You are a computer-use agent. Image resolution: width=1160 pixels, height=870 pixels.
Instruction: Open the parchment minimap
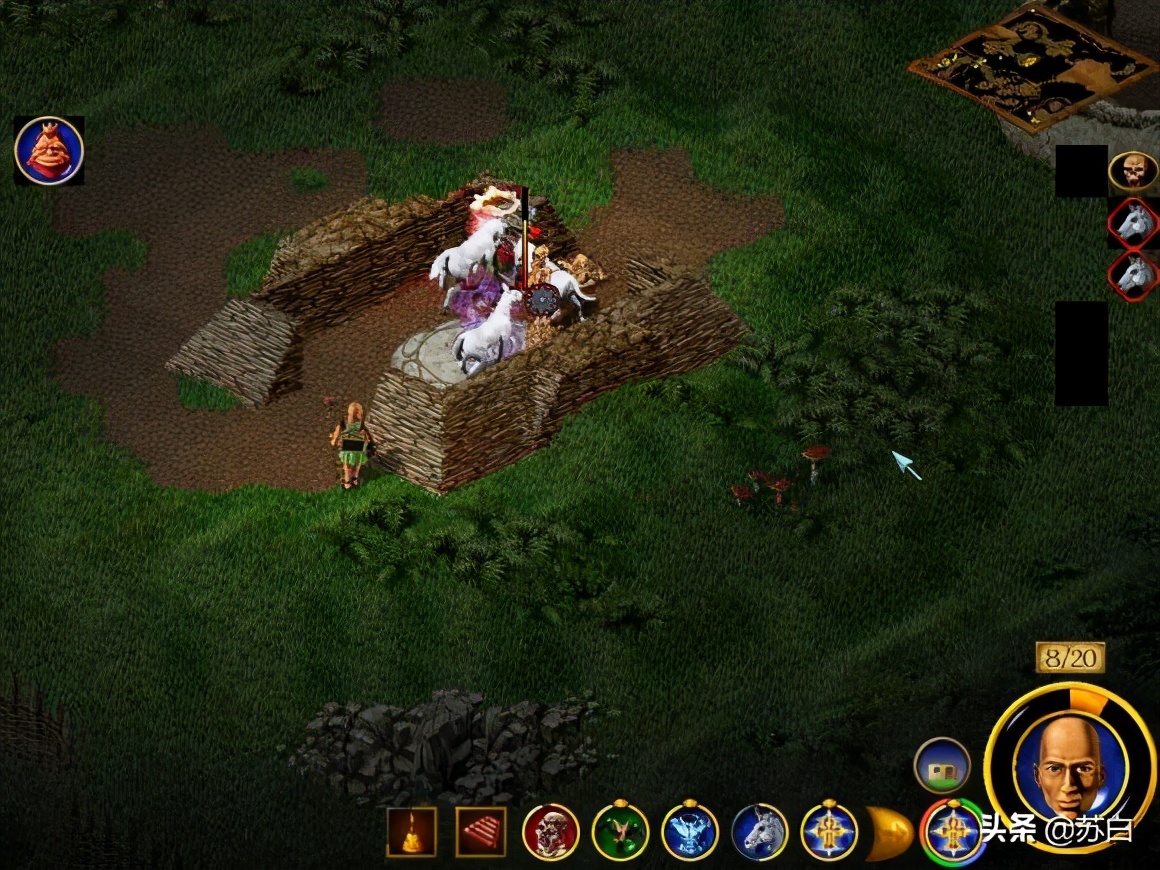1032,66
